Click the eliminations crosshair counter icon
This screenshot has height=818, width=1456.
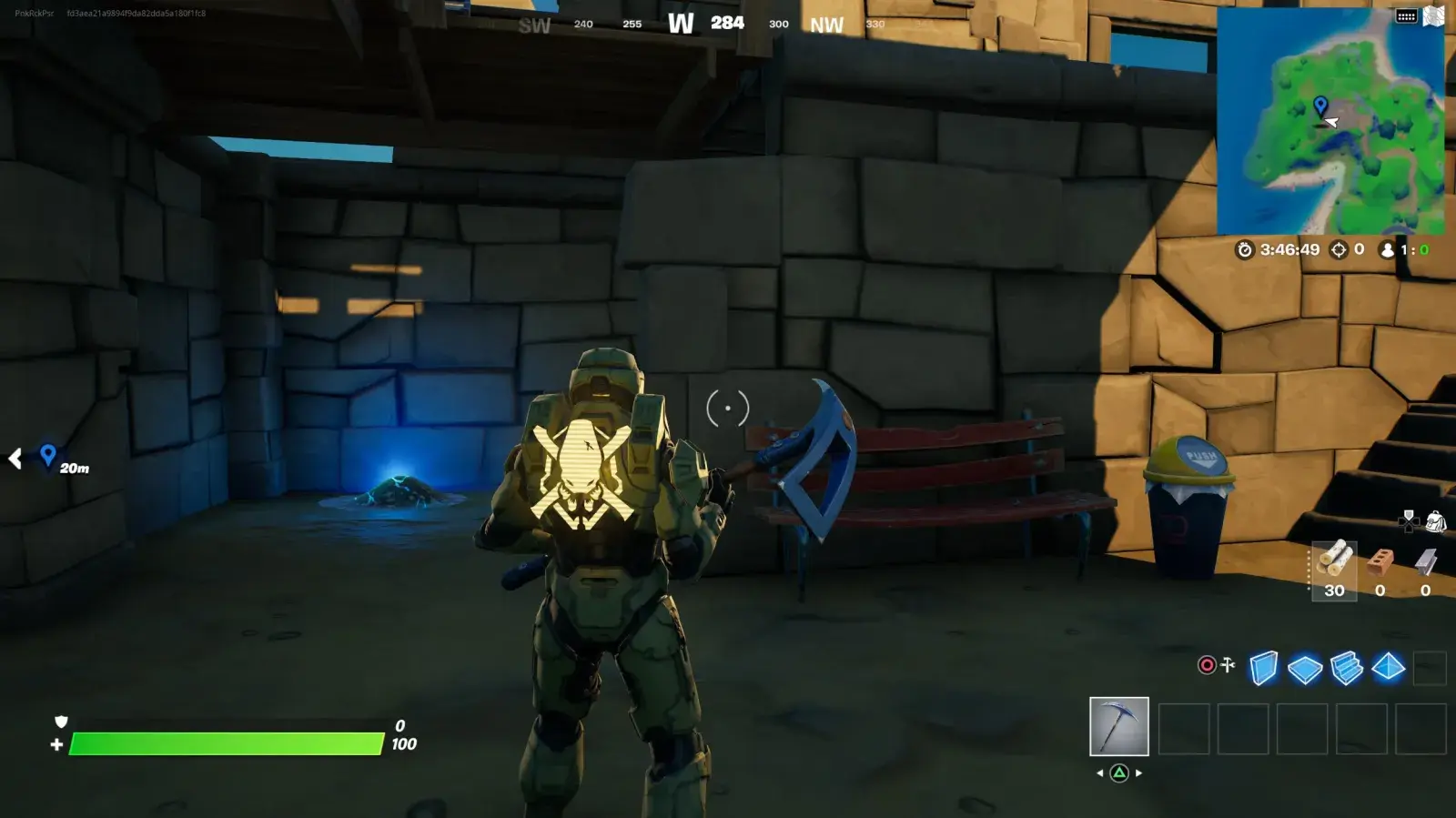coord(1338,249)
